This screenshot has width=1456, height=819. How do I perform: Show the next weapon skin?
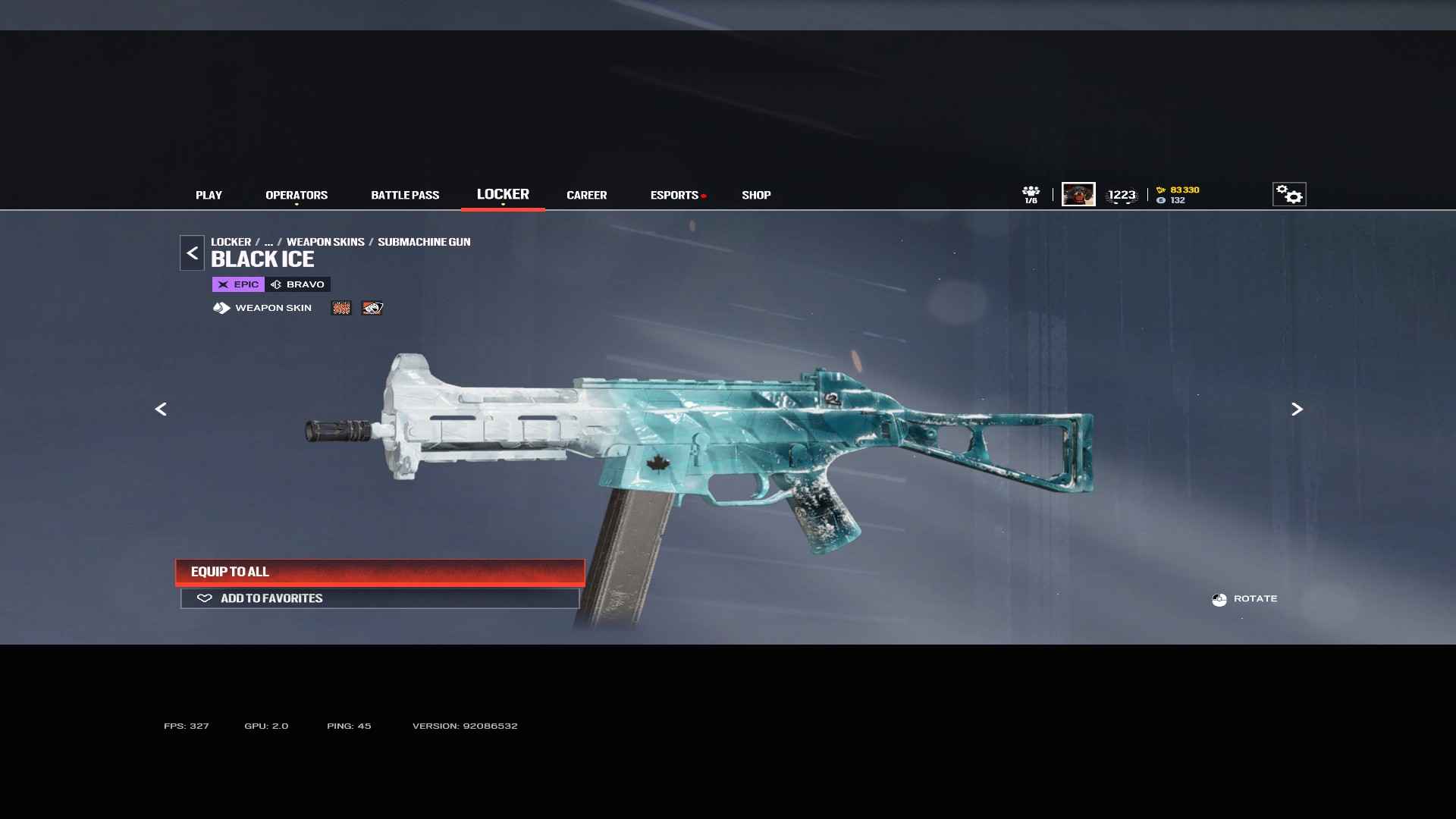pyautogui.click(x=1297, y=409)
